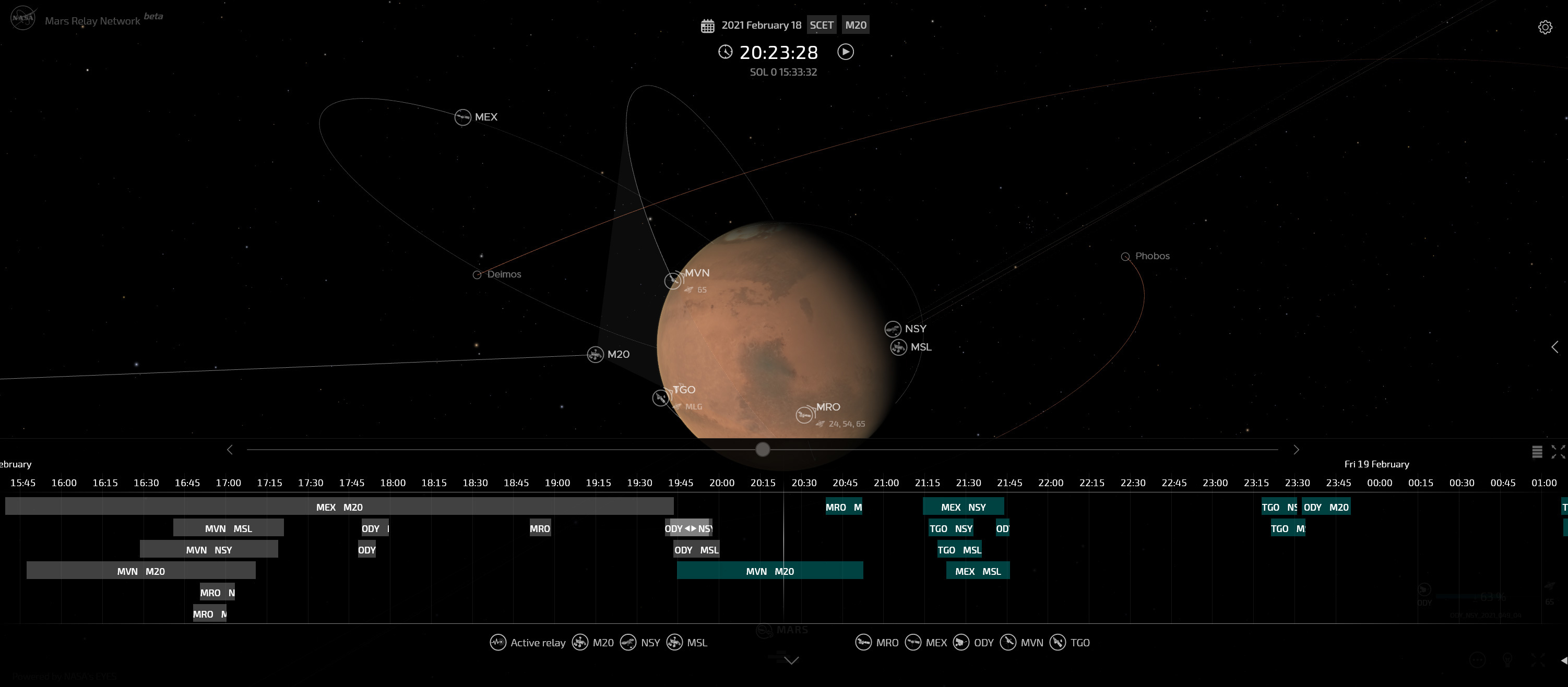Viewport: 1568px width, 687px height.
Task: Click the MEX orbiter icon in the legend
Action: coord(913,643)
